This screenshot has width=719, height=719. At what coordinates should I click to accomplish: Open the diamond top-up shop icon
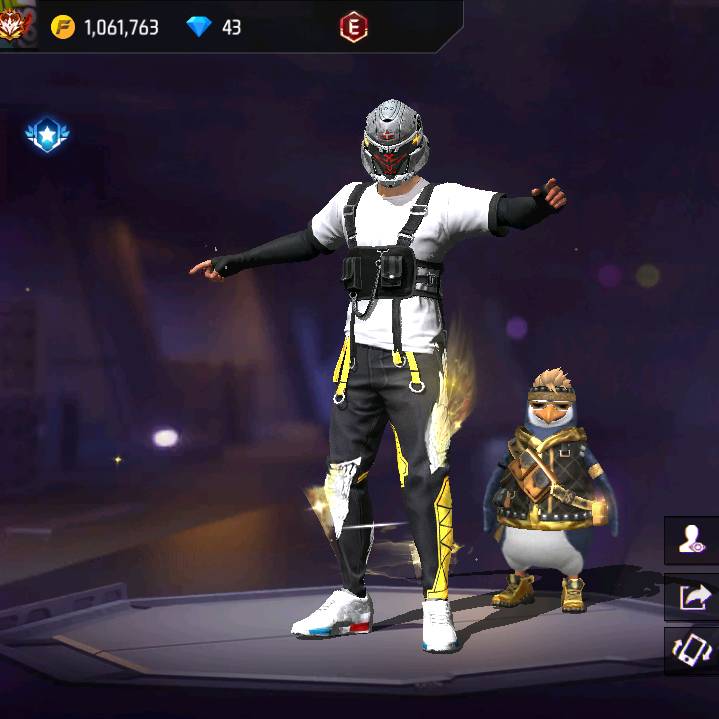(x=199, y=27)
